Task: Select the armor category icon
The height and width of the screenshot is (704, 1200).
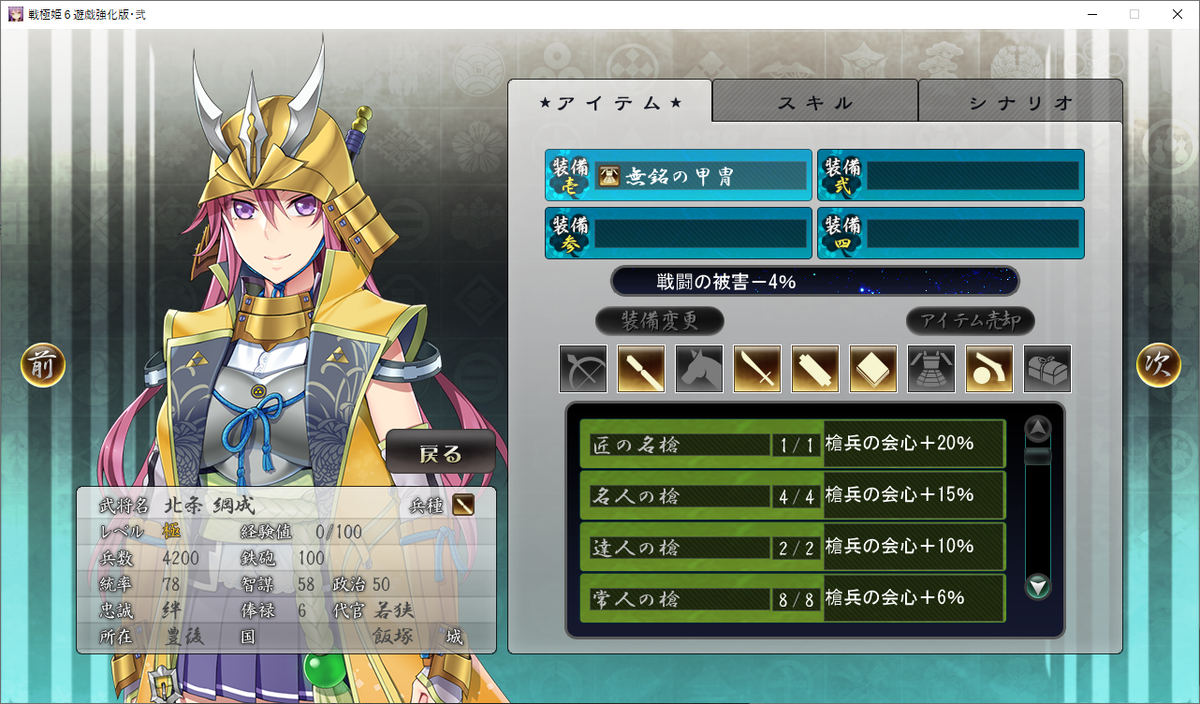Action: pyautogui.click(x=931, y=369)
